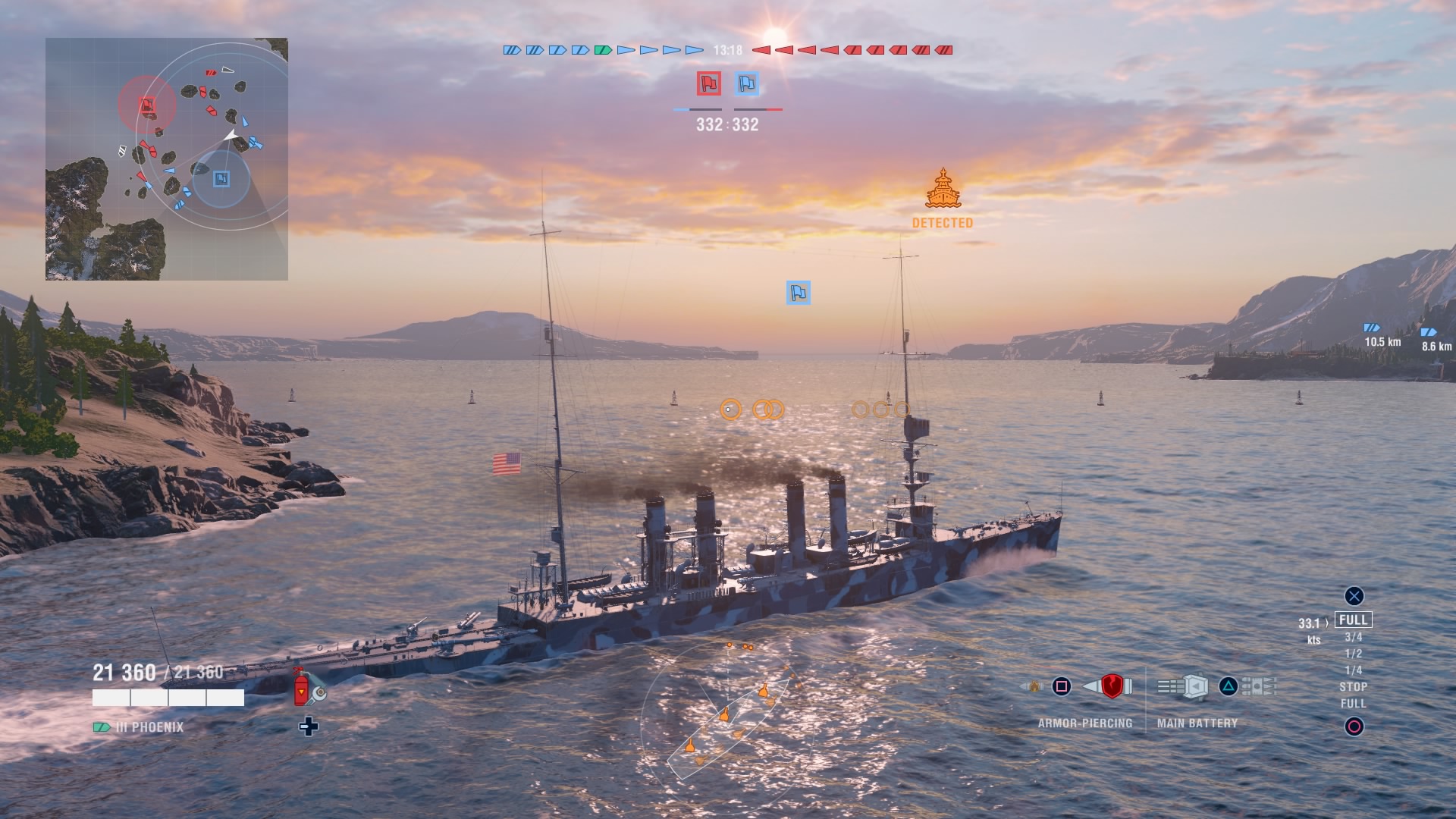Image resolution: width=1456 pixels, height=819 pixels.
Task: Select the red enemy base circle on minimap
Action: pos(147,105)
